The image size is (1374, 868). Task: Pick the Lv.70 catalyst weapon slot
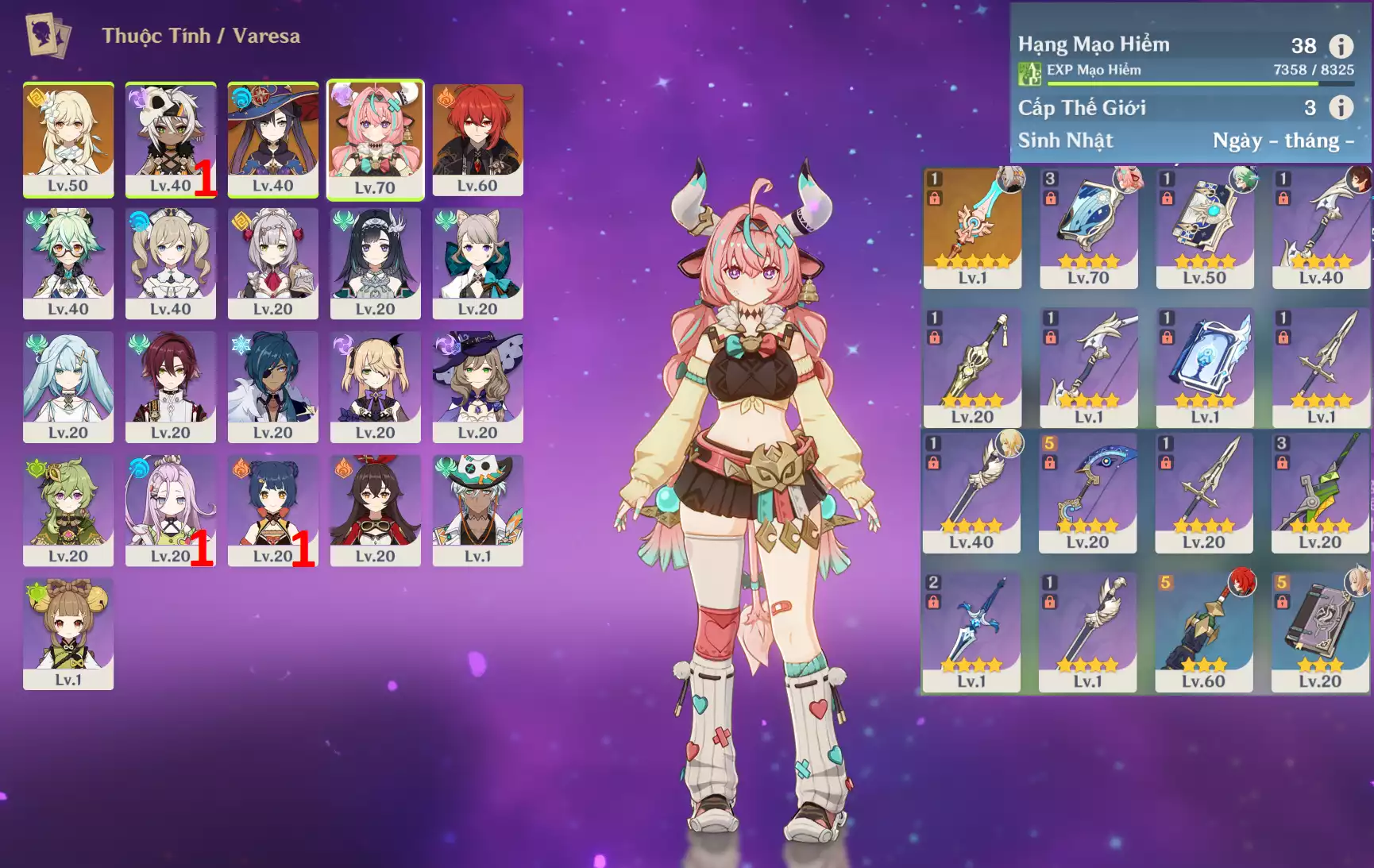click(x=1088, y=228)
